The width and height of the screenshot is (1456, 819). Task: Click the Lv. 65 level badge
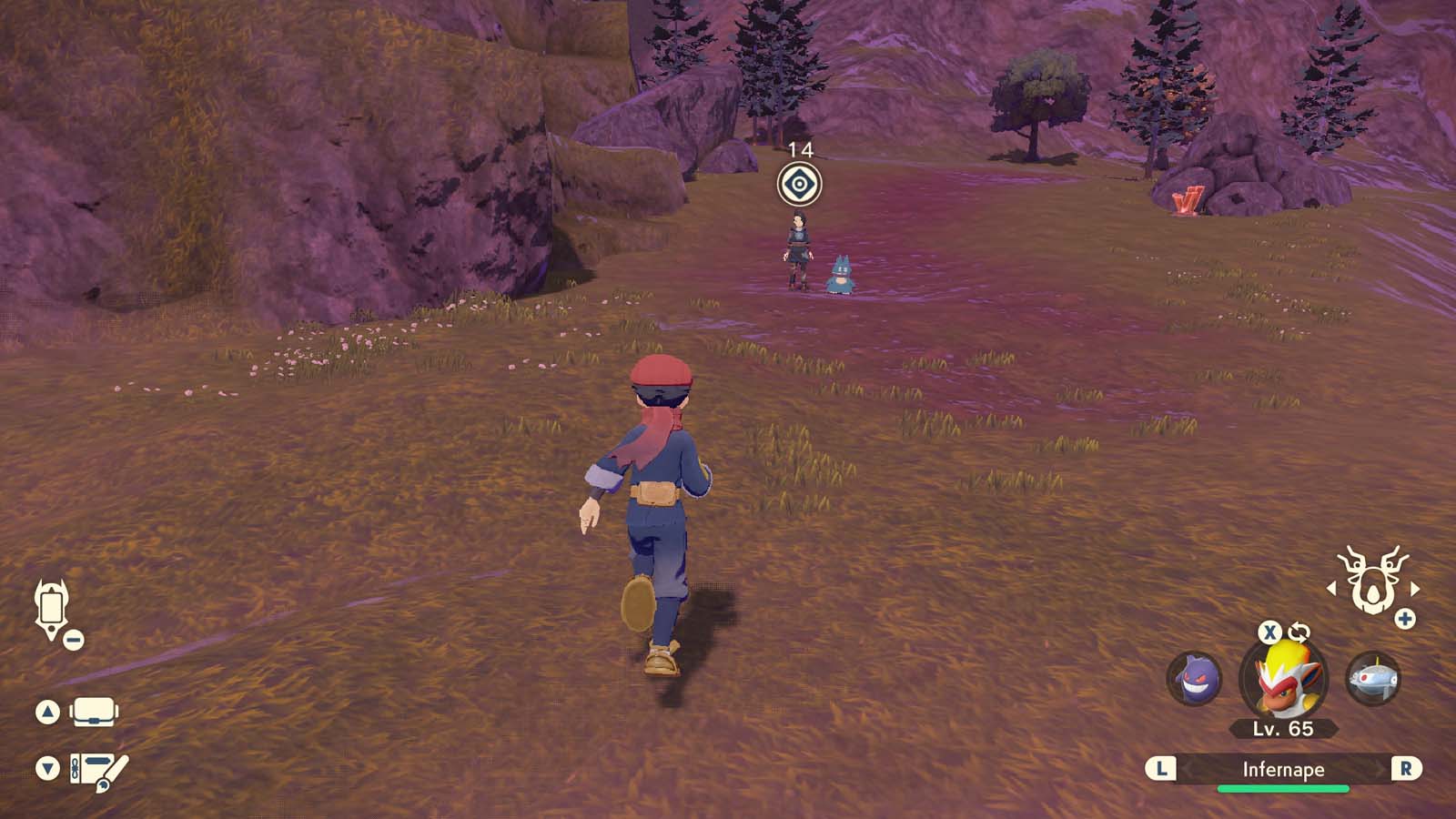coord(1284,729)
